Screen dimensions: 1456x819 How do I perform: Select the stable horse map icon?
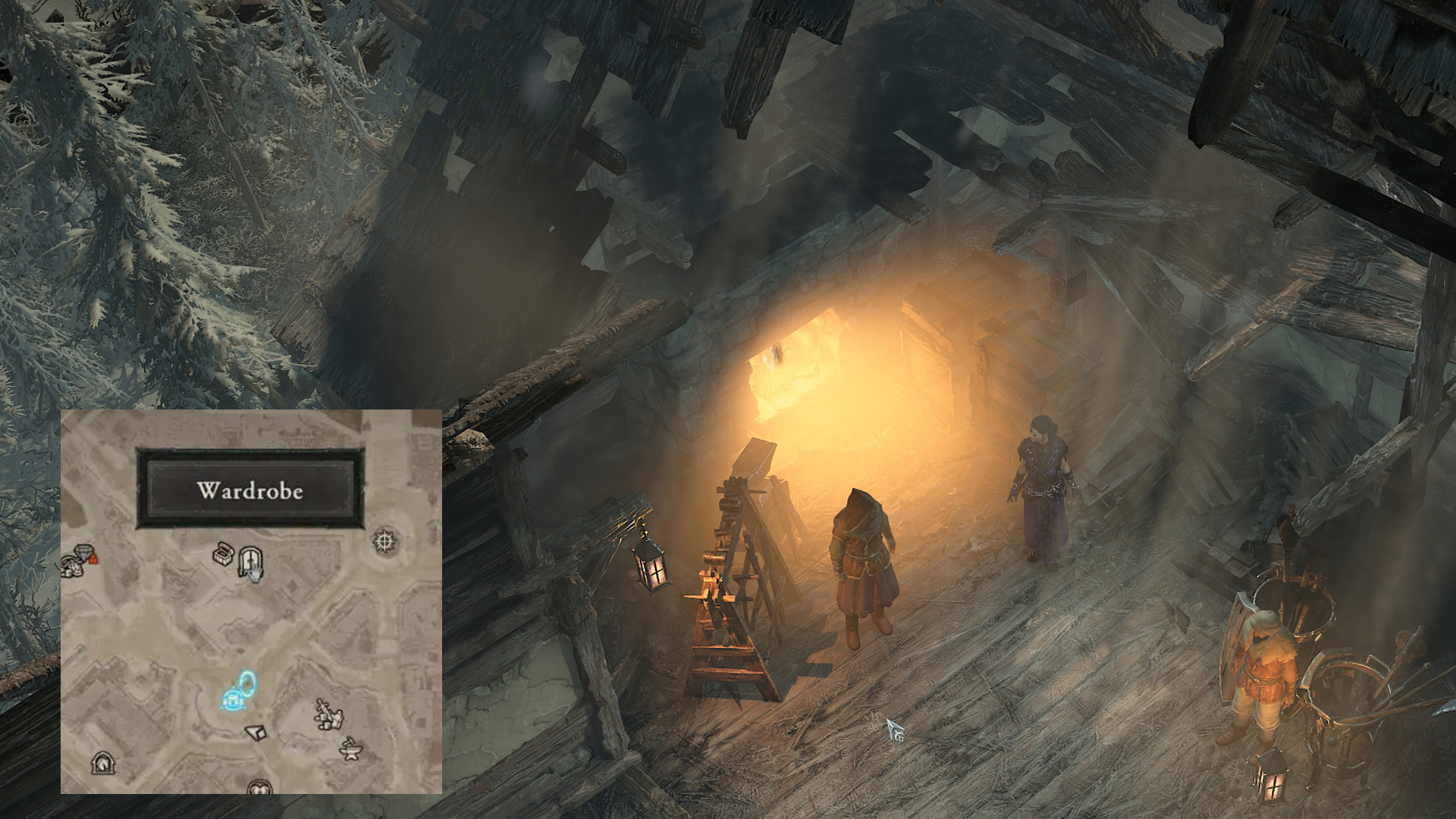click(x=102, y=762)
